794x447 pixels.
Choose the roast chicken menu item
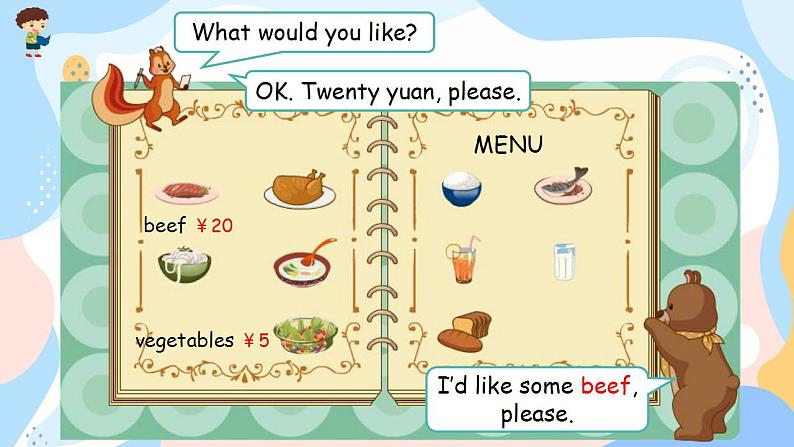pyautogui.click(x=299, y=187)
